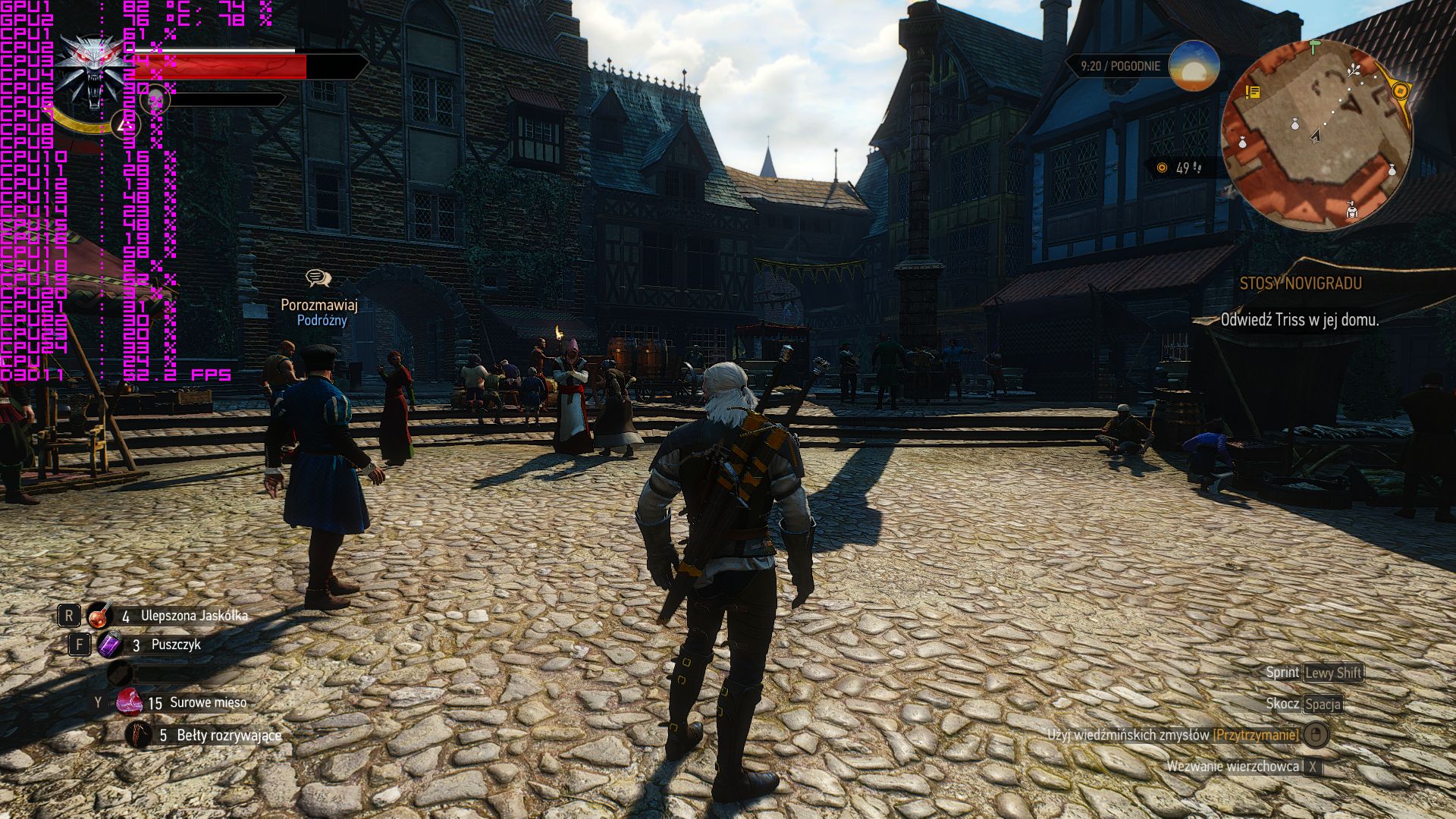The image size is (1456, 819).
Task: Click the toxicity skull icon
Action: click(x=155, y=99)
